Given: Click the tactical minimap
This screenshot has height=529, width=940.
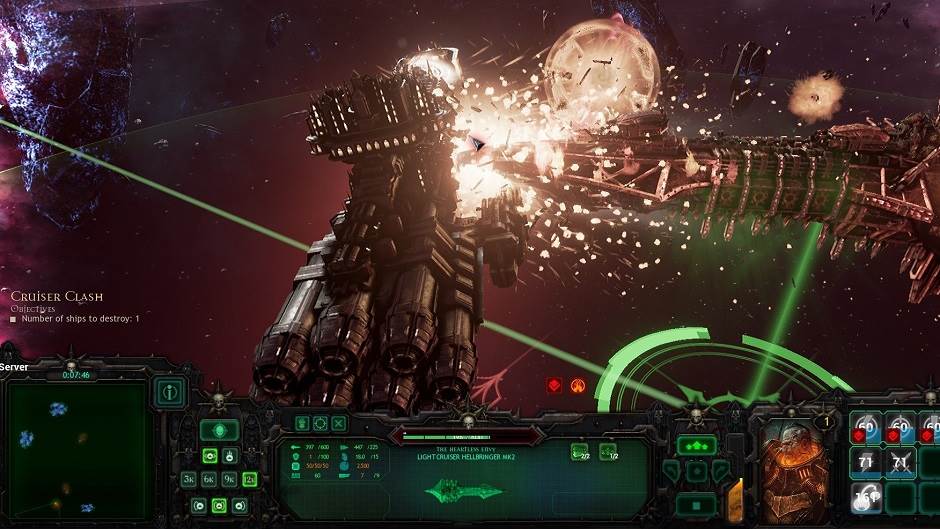Looking at the screenshot, I should click(x=79, y=444).
